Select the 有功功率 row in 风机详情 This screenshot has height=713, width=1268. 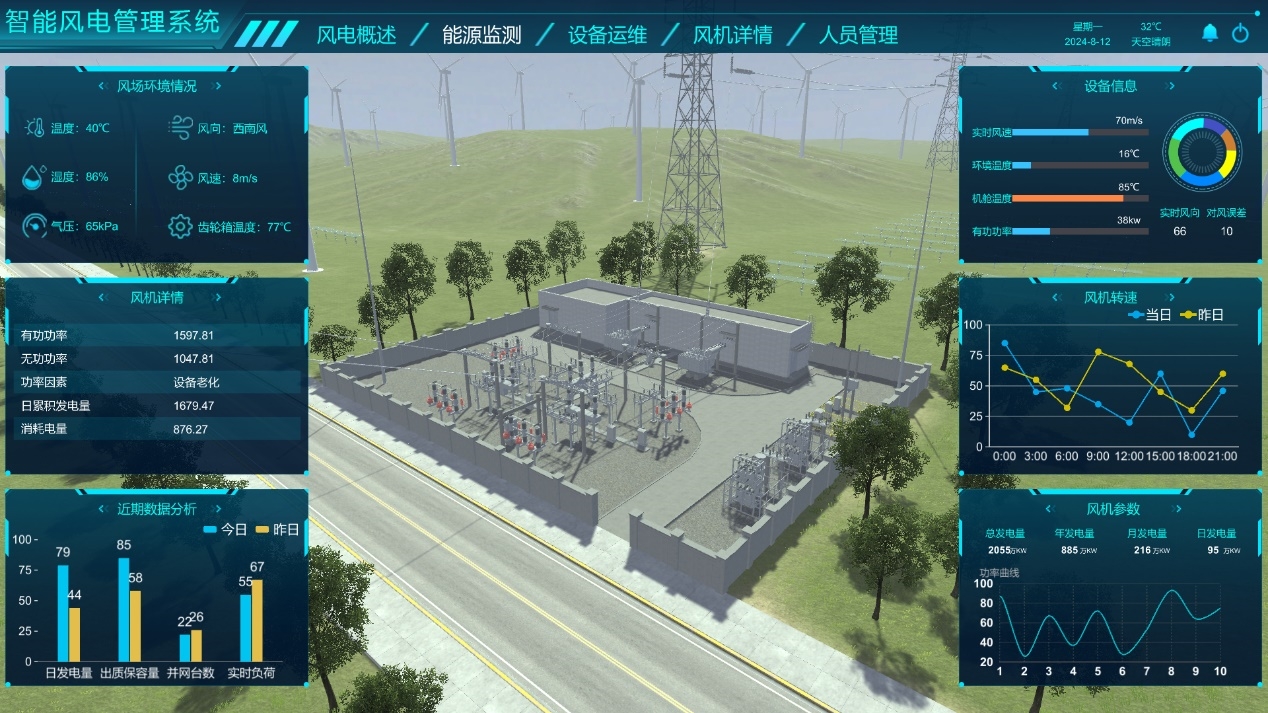(155, 335)
